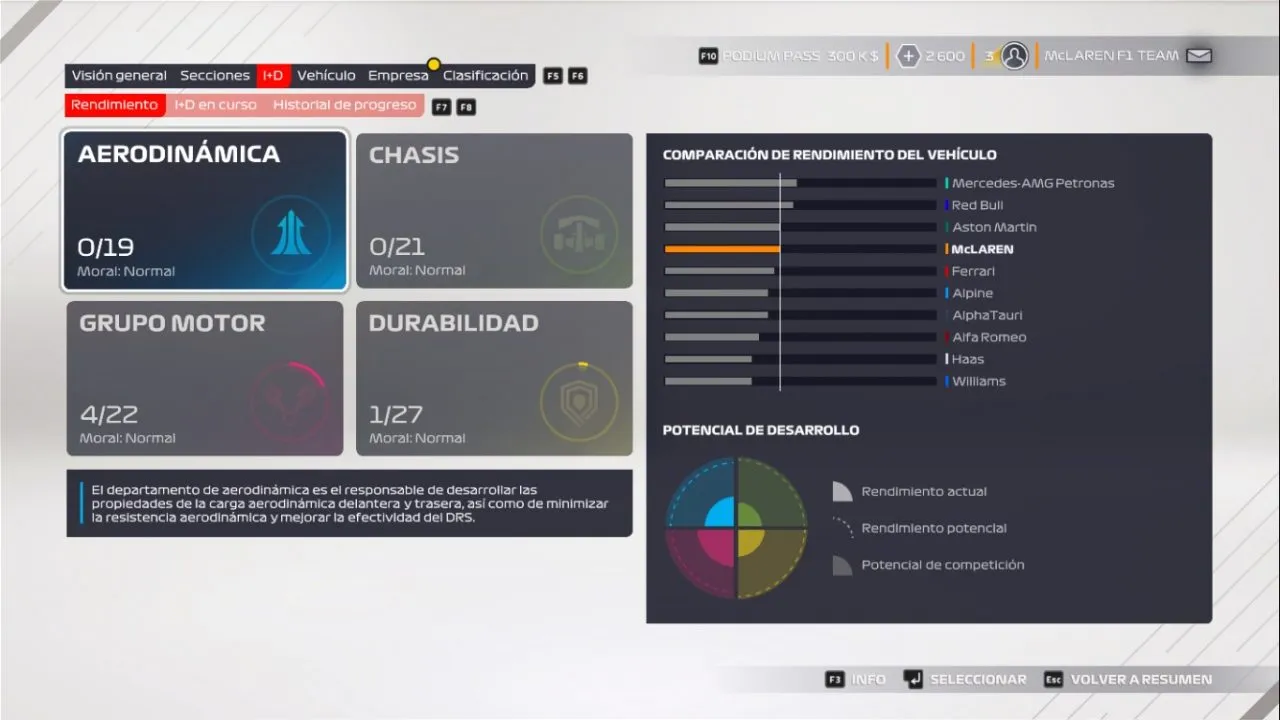Viewport: 1280px width, 720px height.
Task: Pick the Durabilidad department card
Action: 494,379
